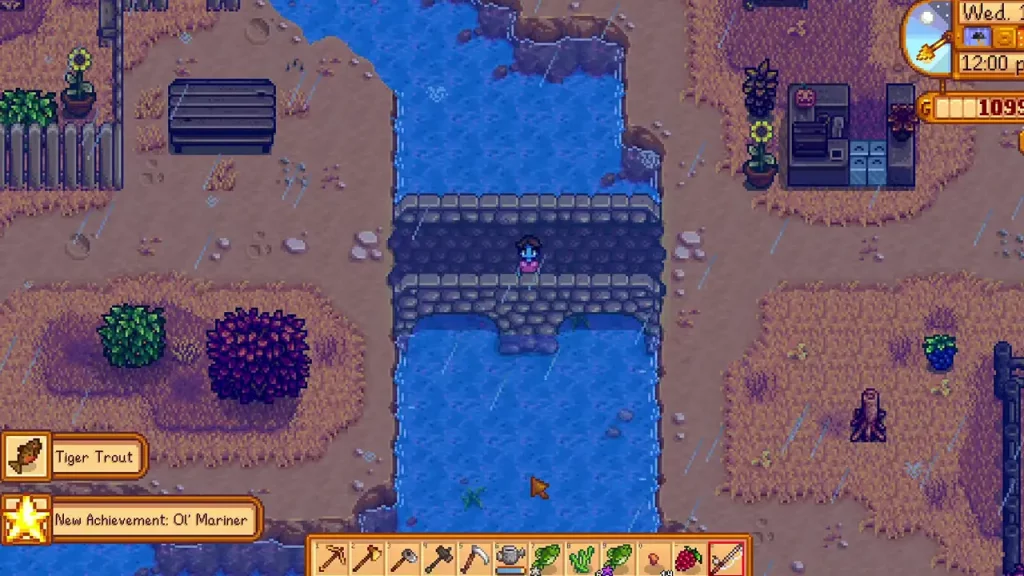
Task: Choose the hoe tool slot
Action: 403,558
